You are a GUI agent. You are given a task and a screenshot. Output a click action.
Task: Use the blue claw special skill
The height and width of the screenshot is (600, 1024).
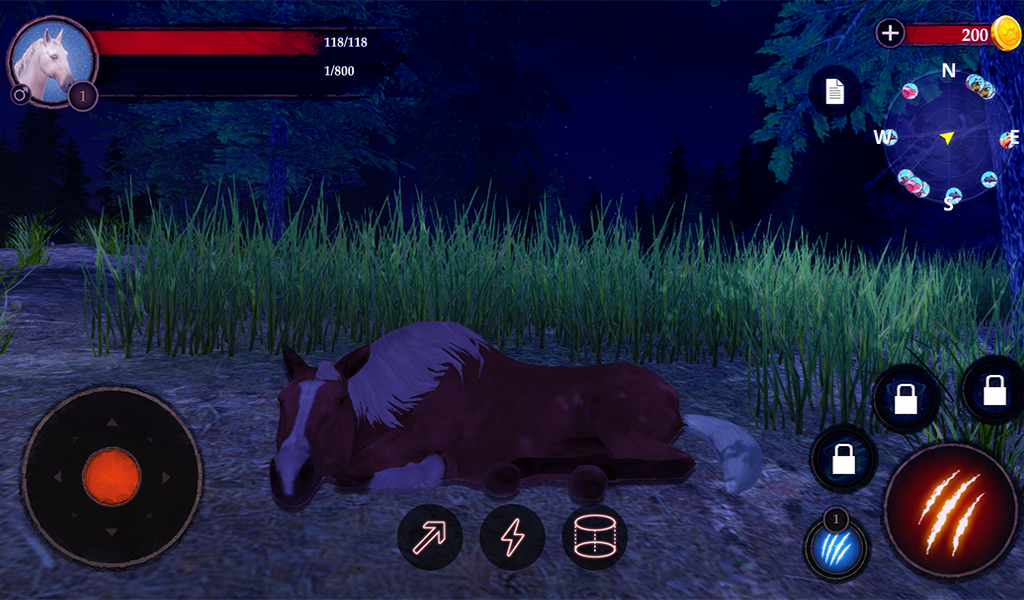pos(837,549)
